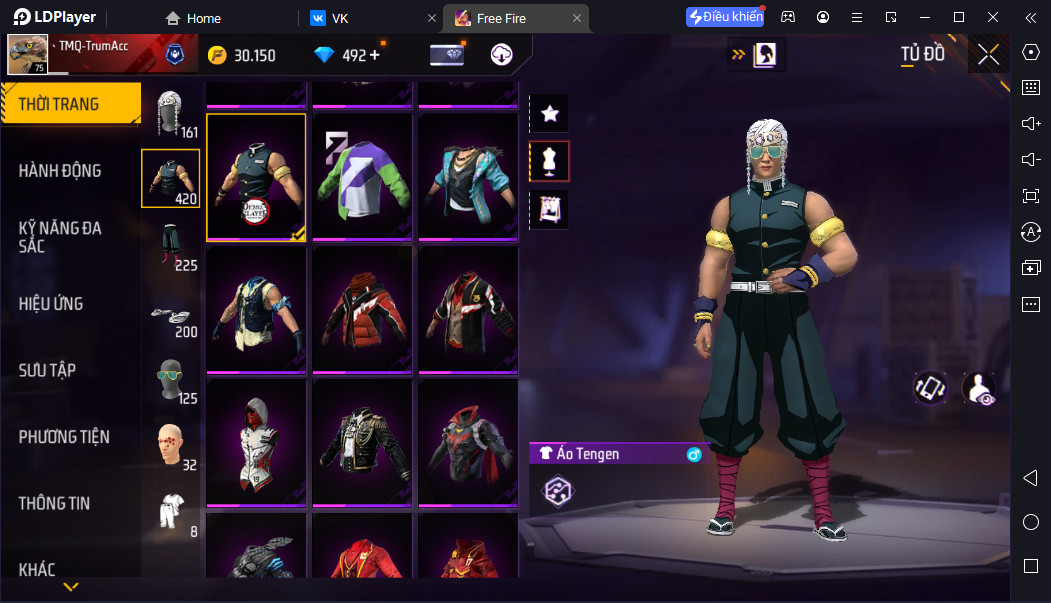The width and height of the screenshot is (1051, 603).
Task: Go to the SƯU TẬP tab
Action: click(x=47, y=370)
